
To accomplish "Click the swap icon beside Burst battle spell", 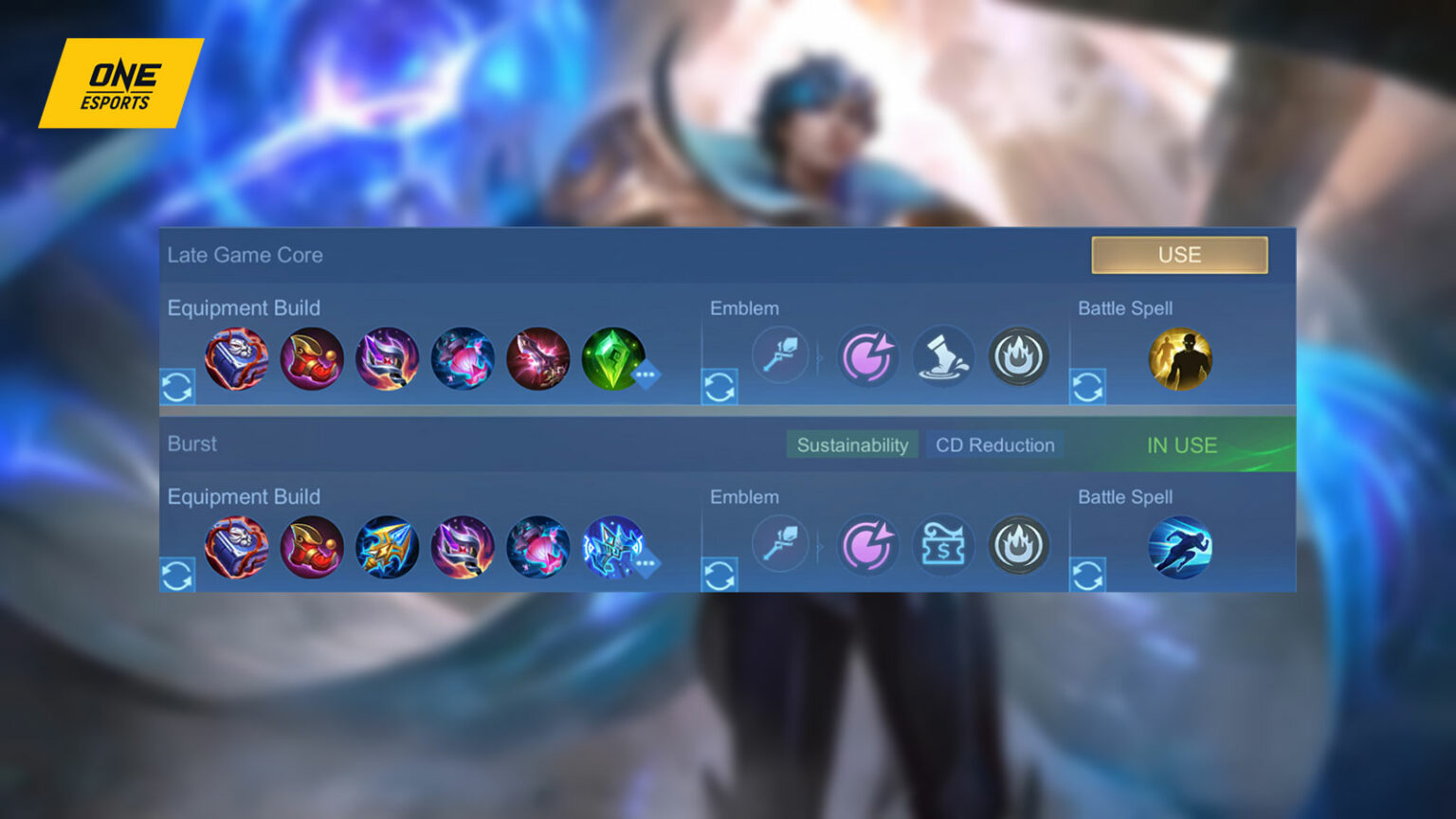I will pyautogui.click(x=1088, y=574).
